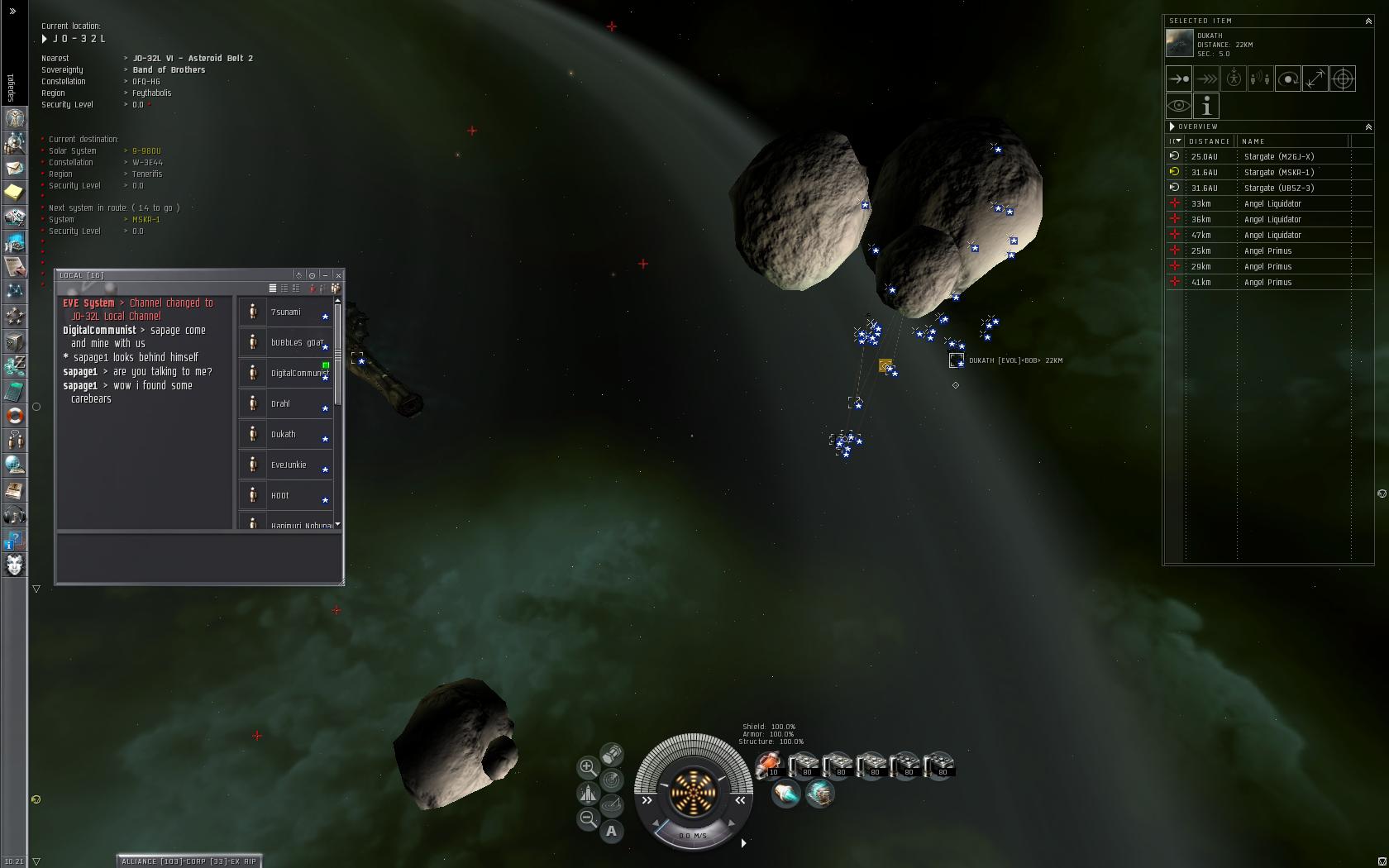Click the chat message input box

click(x=198, y=558)
